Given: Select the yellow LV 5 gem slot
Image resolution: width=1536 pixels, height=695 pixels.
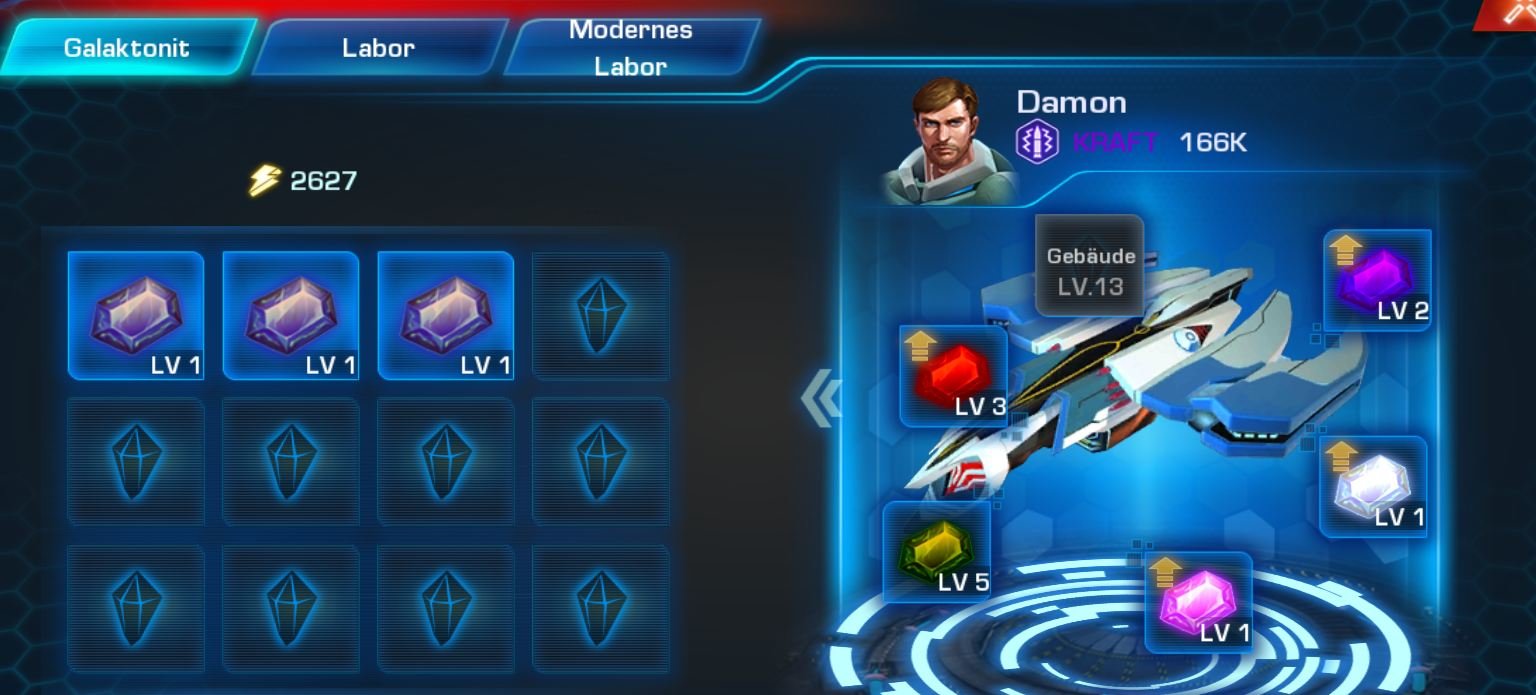Looking at the screenshot, I should tap(937, 552).
